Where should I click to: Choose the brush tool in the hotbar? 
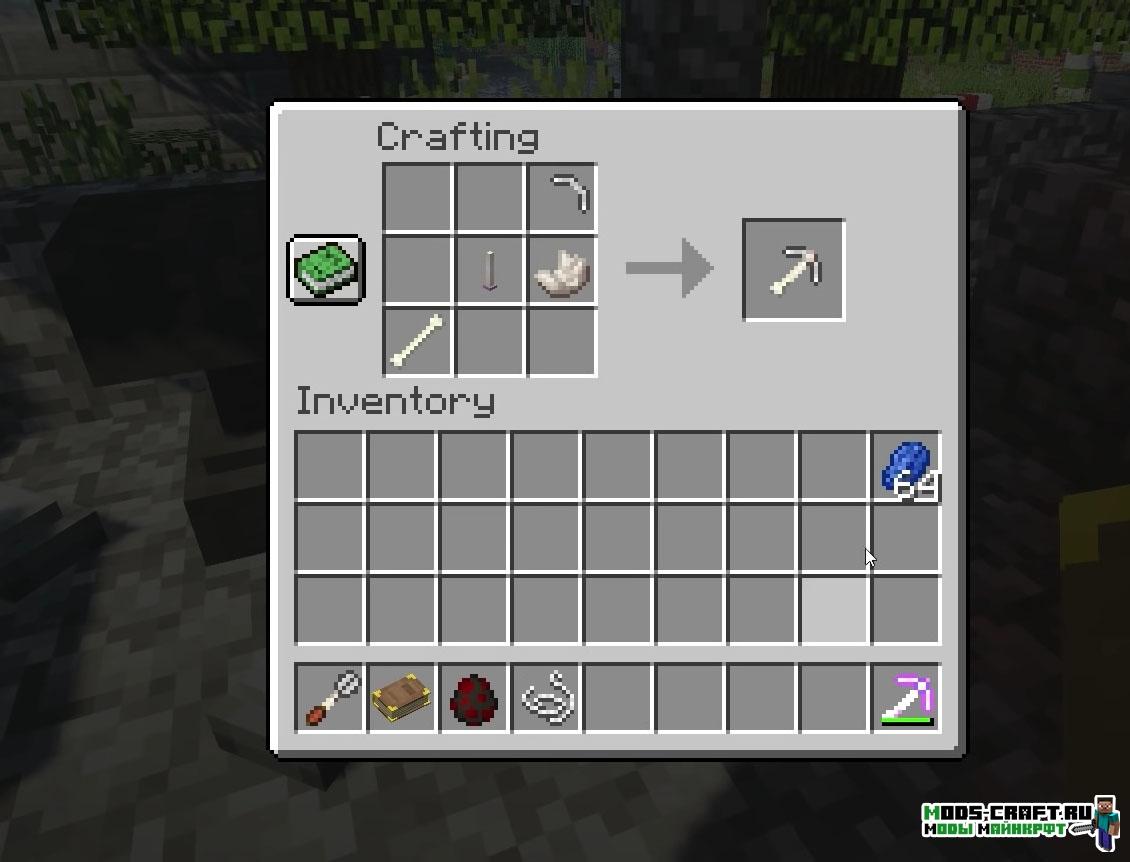tap(330, 698)
